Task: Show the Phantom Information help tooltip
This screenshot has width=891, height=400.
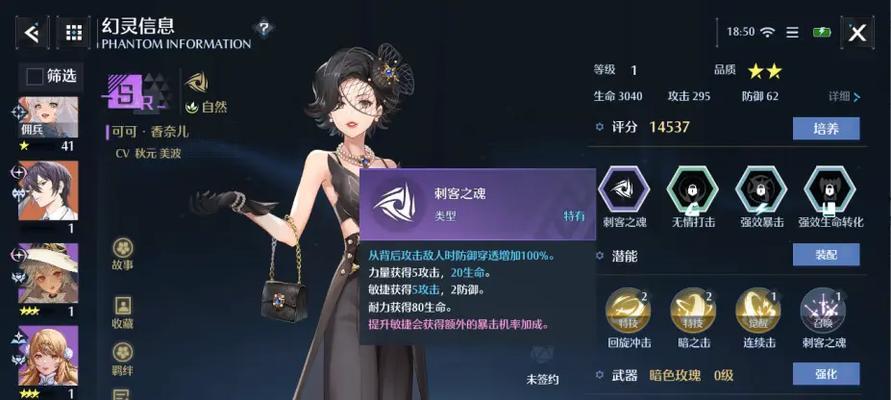Action: point(263,28)
